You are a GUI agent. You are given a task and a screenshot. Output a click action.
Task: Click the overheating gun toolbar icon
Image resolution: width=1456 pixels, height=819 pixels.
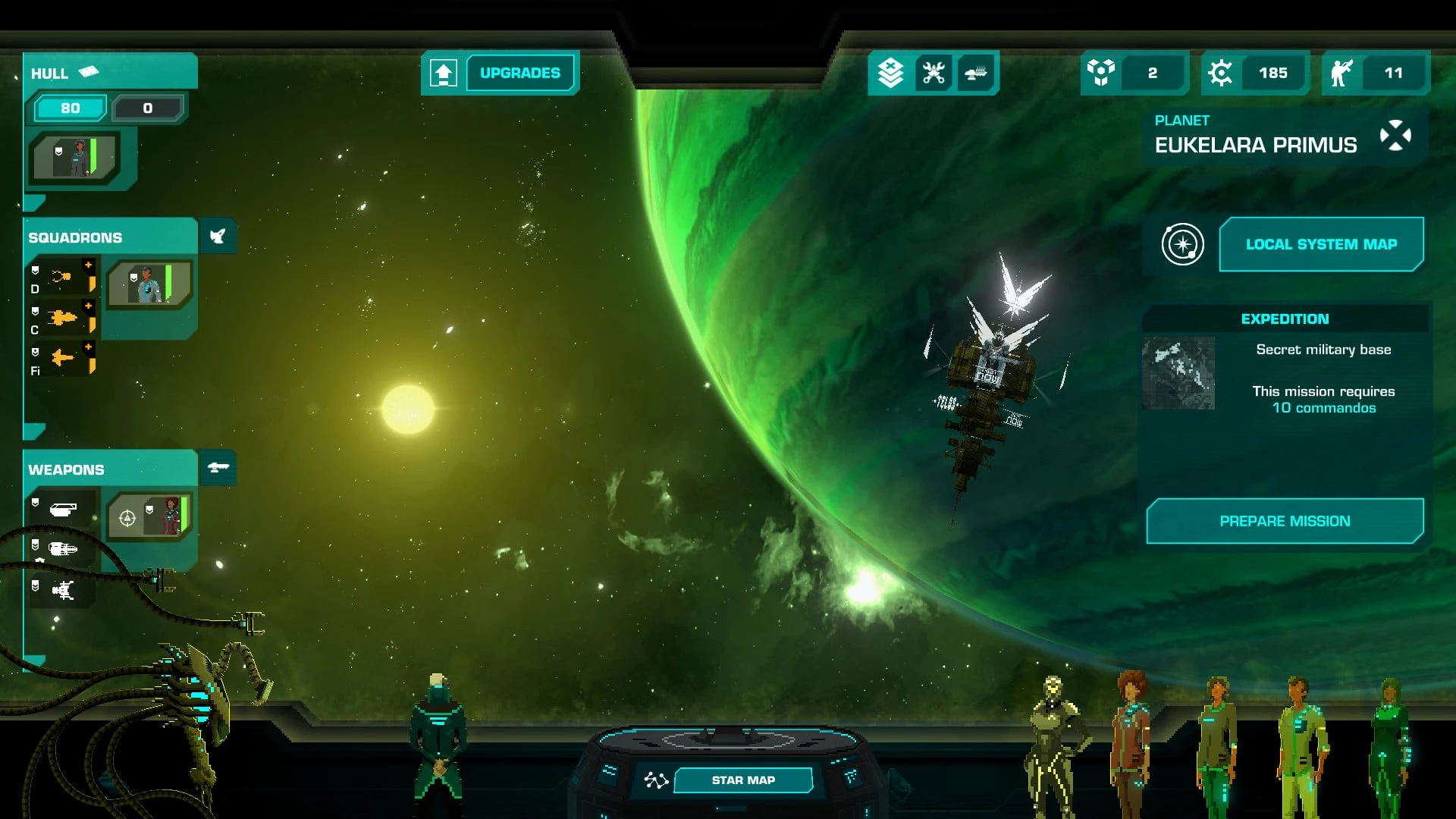[x=976, y=73]
